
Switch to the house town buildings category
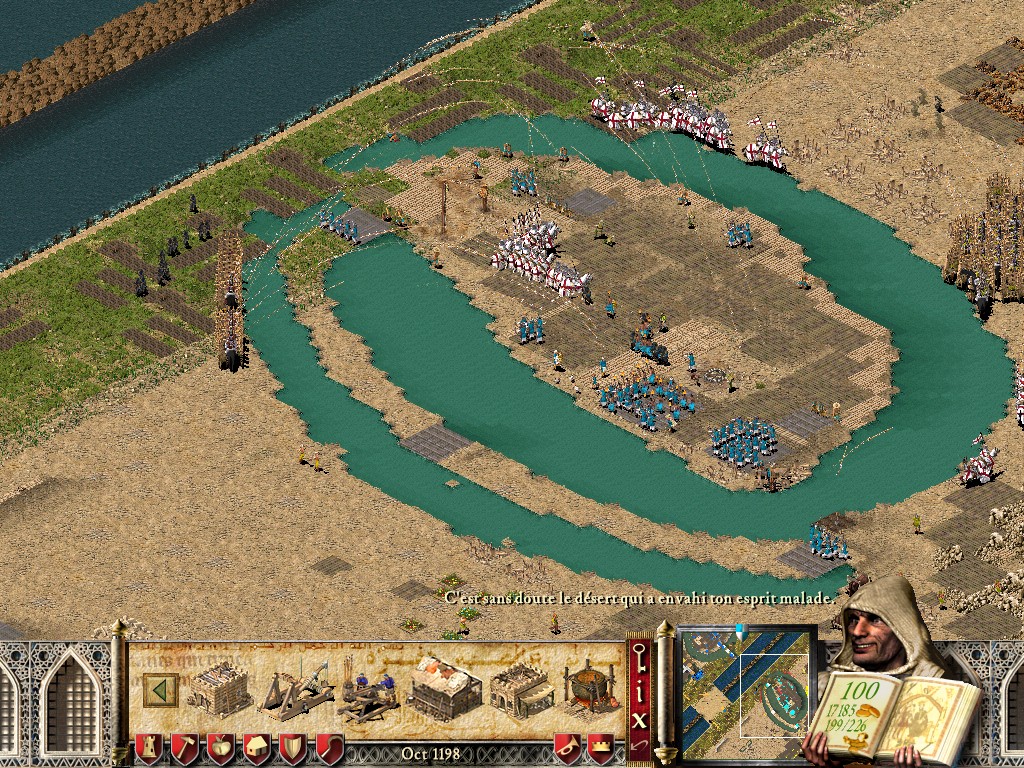point(256,748)
